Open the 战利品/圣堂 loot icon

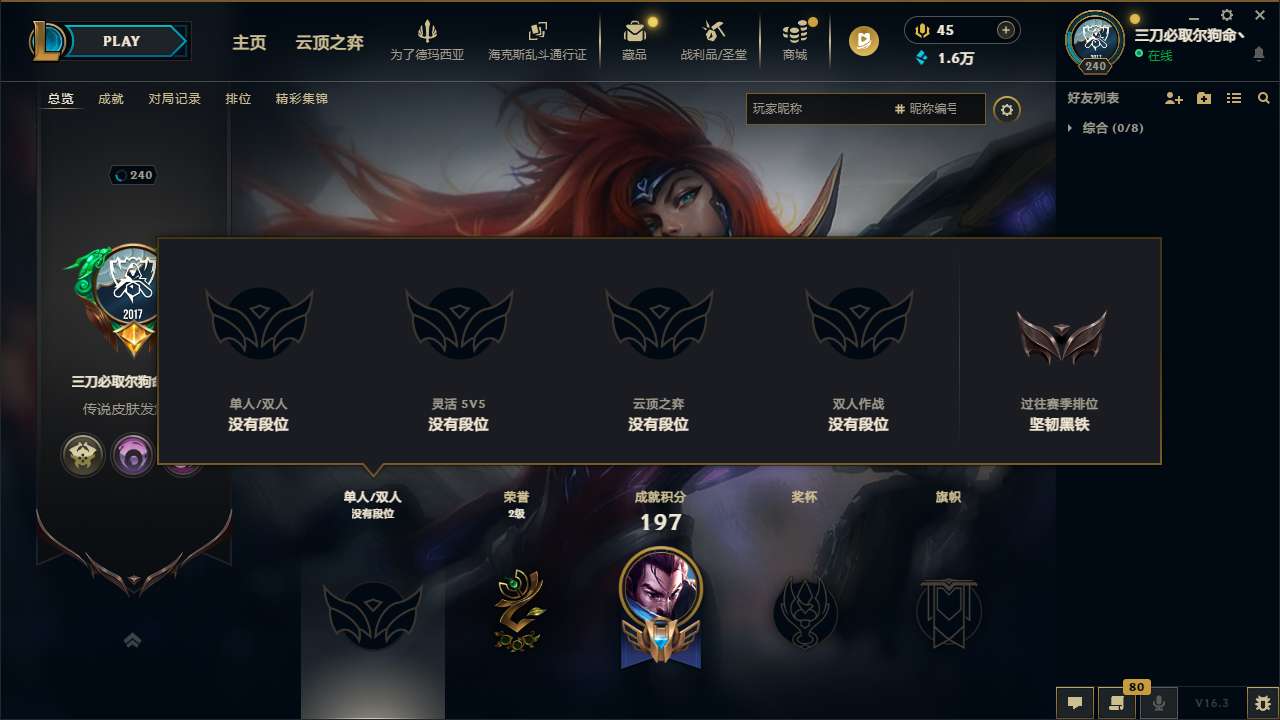point(713,38)
